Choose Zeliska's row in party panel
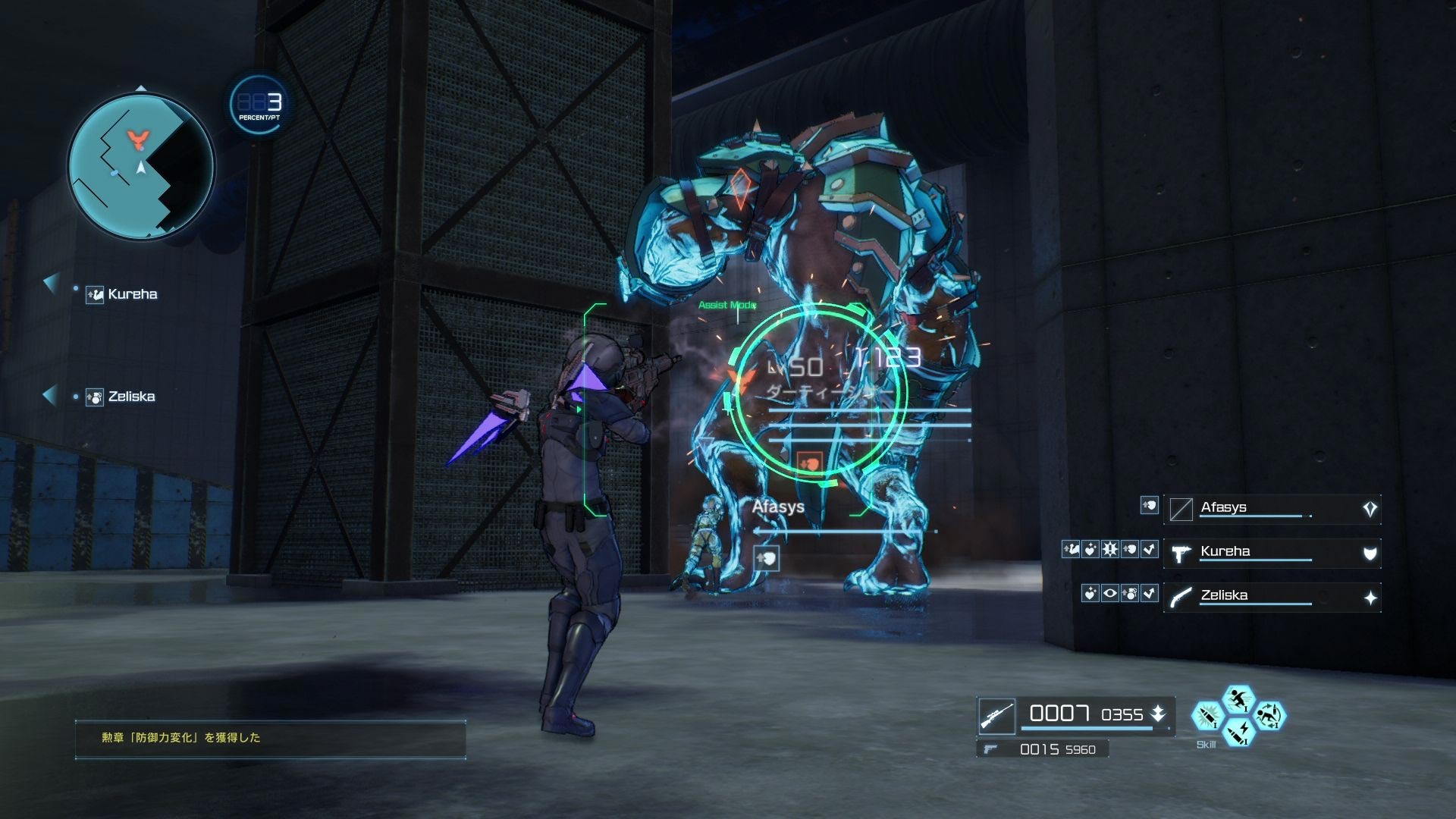This screenshot has width=1456, height=819. tap(1272, 597)
